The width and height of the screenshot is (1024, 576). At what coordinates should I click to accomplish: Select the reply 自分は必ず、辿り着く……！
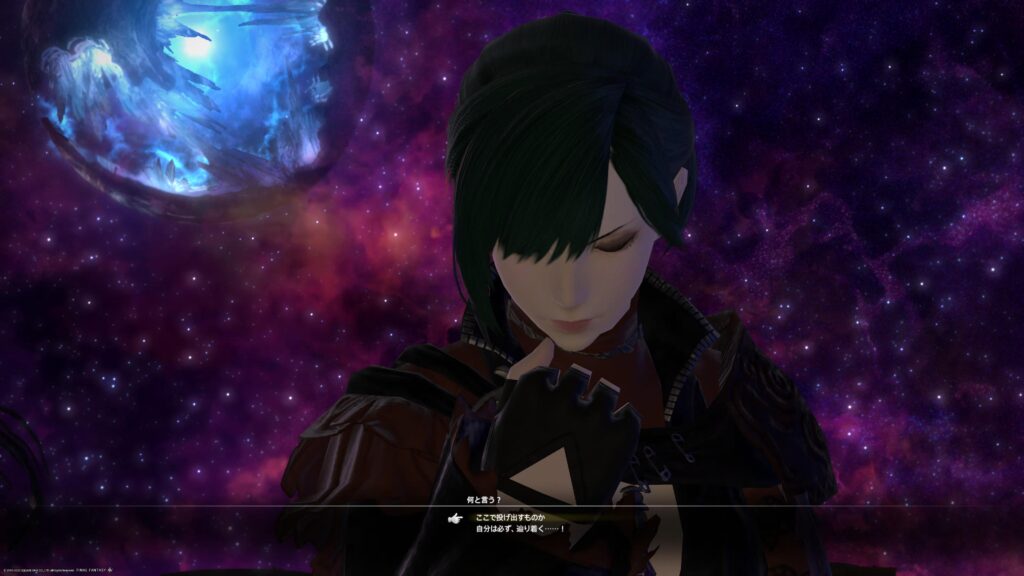(x=520, y=528)
